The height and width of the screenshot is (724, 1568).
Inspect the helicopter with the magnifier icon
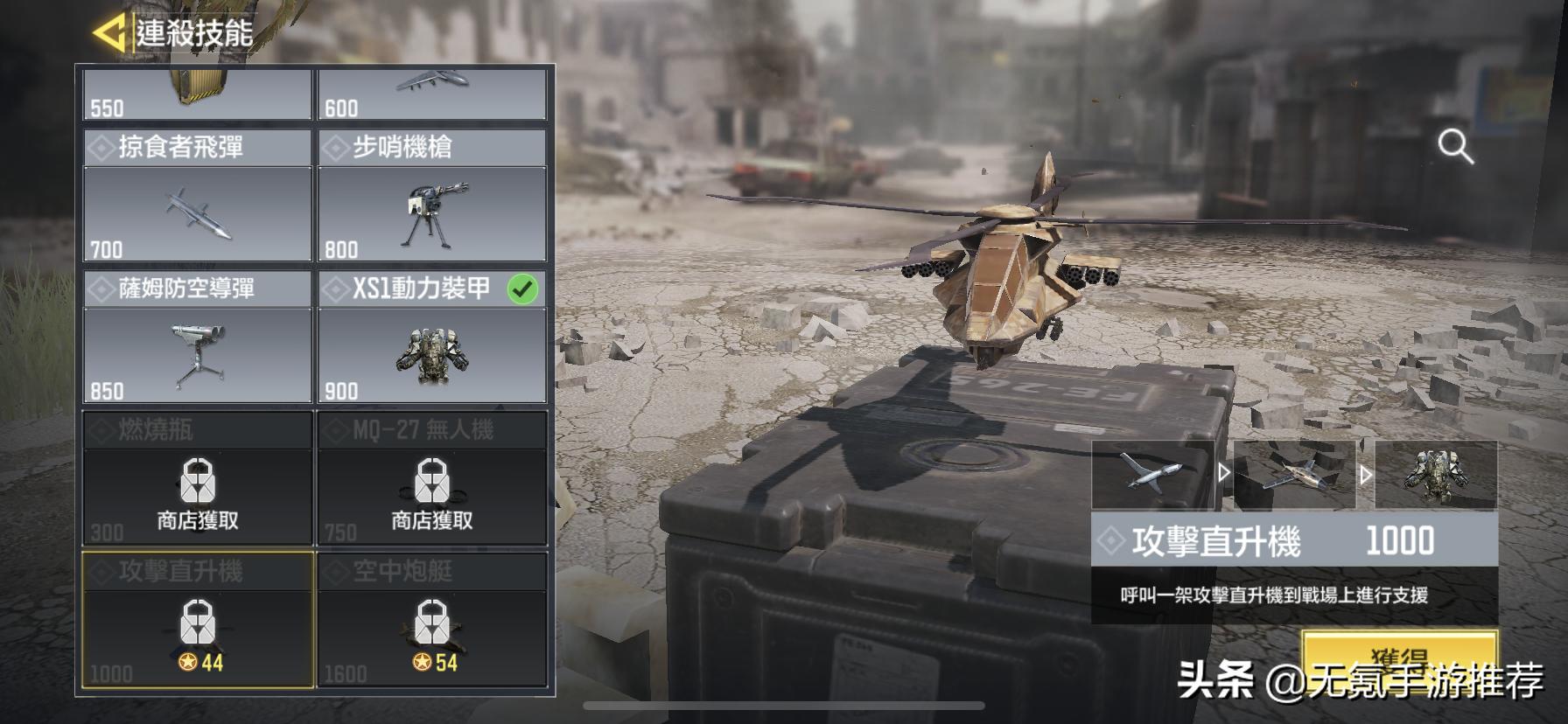point(1455,147)
